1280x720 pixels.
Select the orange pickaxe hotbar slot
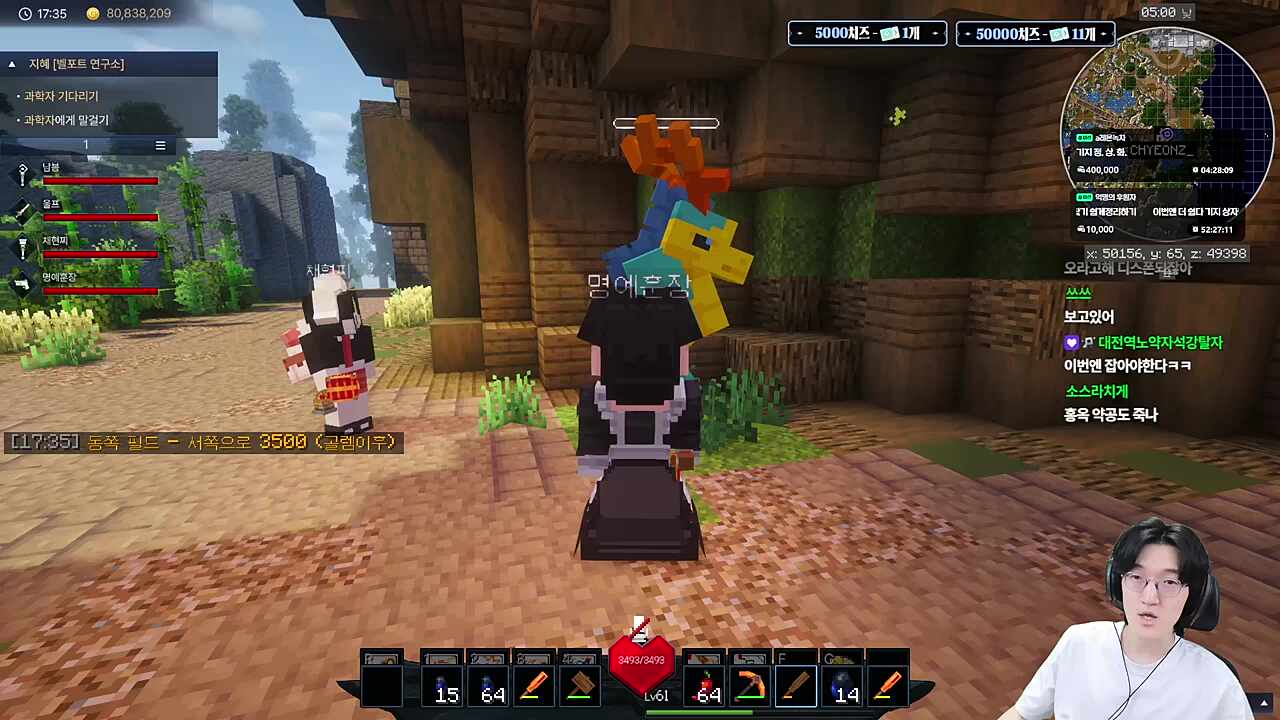750,687
